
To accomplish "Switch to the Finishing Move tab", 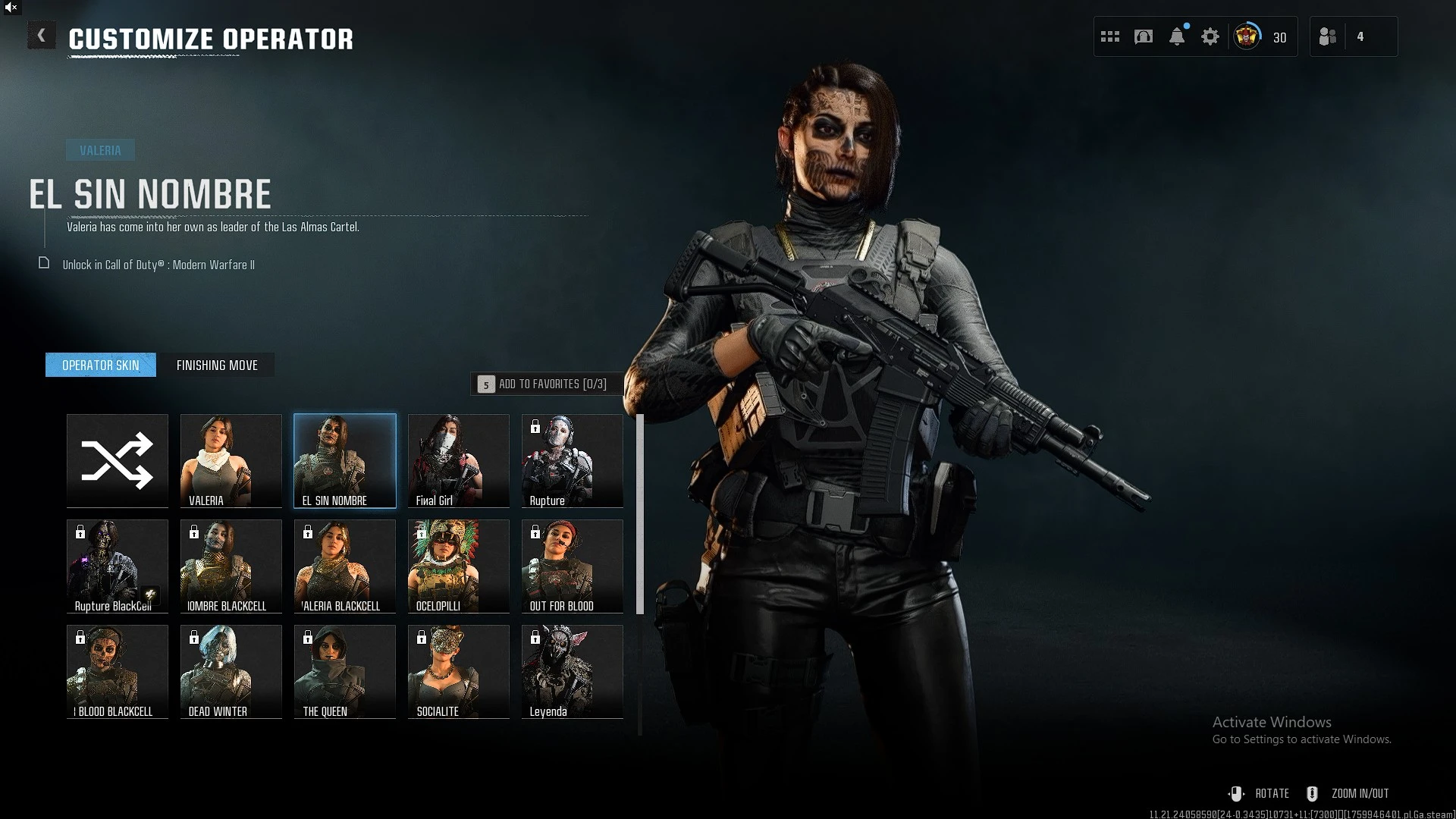I will [x=217, y=365].
